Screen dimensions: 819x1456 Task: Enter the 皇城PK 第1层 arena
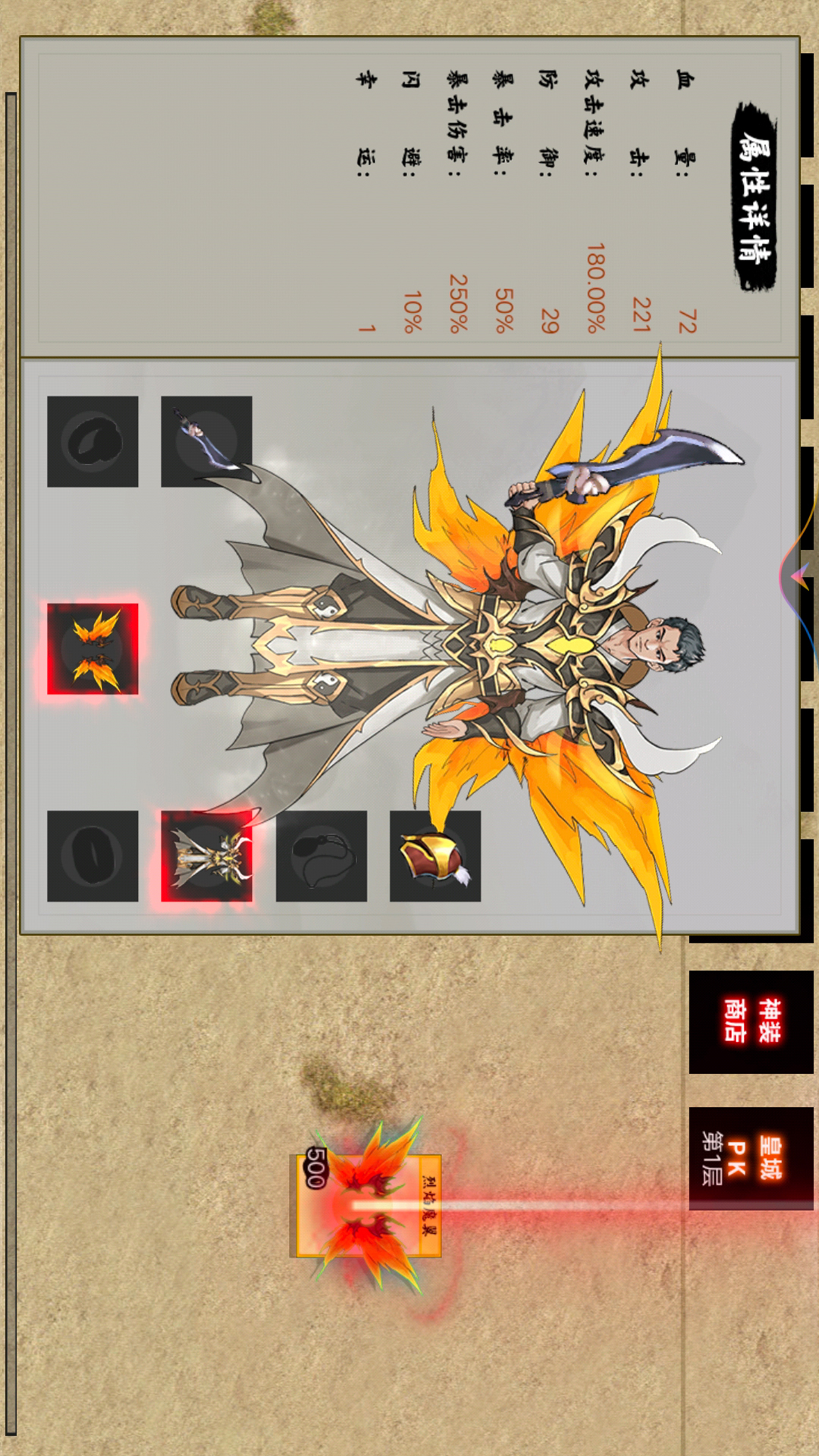click(x=750, y=1158)
